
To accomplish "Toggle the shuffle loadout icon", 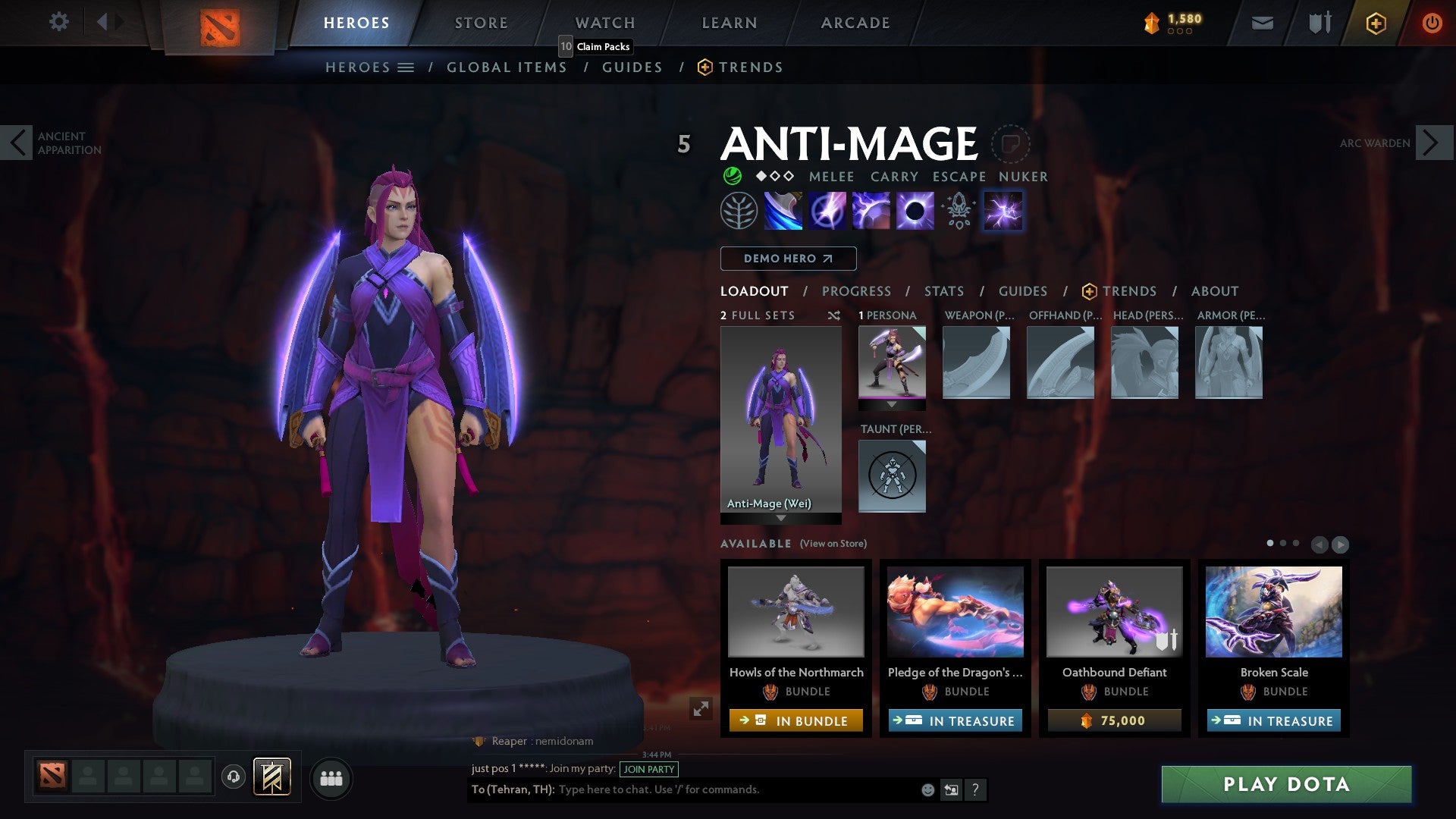I will pos(834,315).
